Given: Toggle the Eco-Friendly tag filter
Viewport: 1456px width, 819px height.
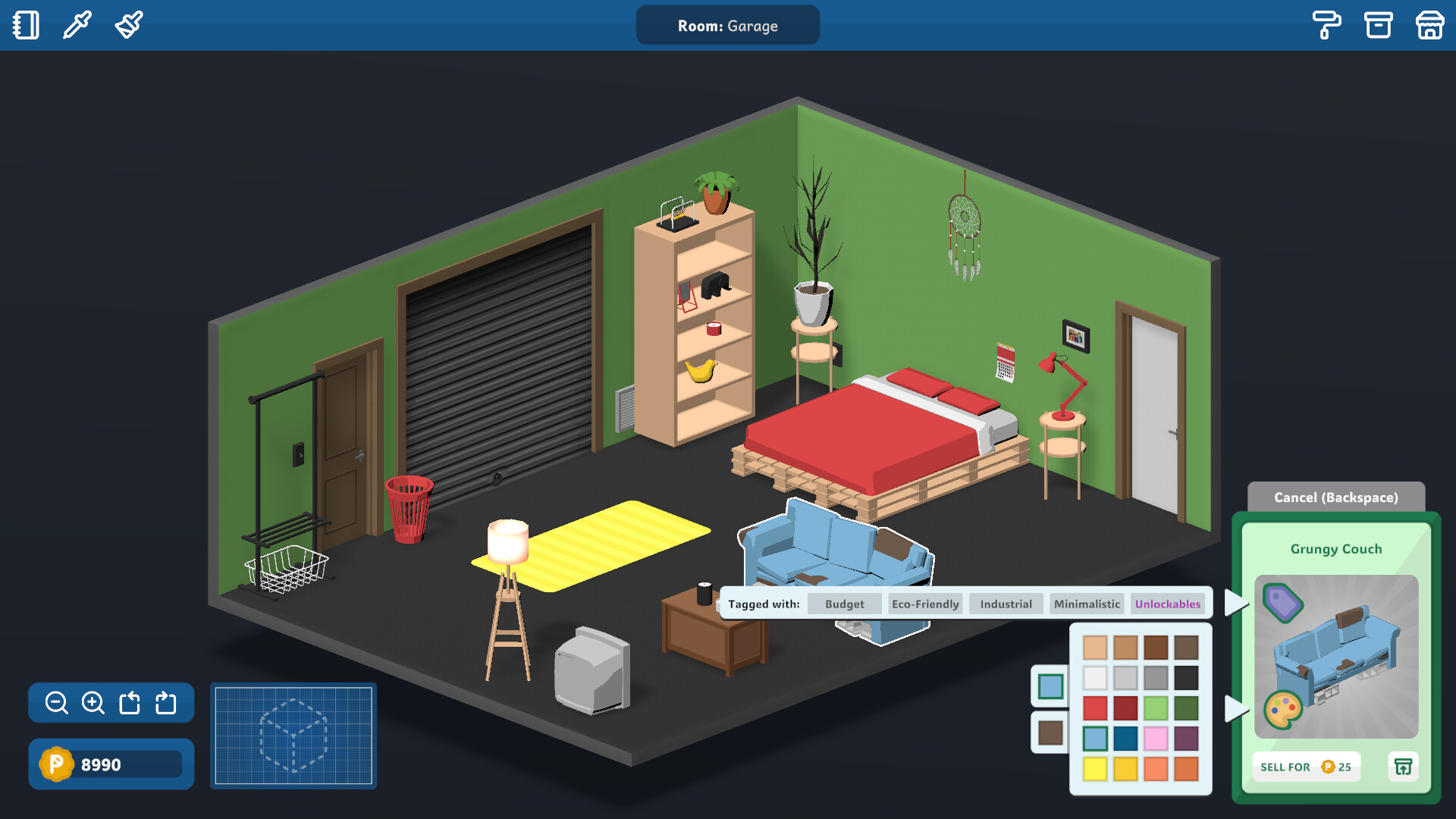Looking at the screenshot, I should [x=924, y=604].
